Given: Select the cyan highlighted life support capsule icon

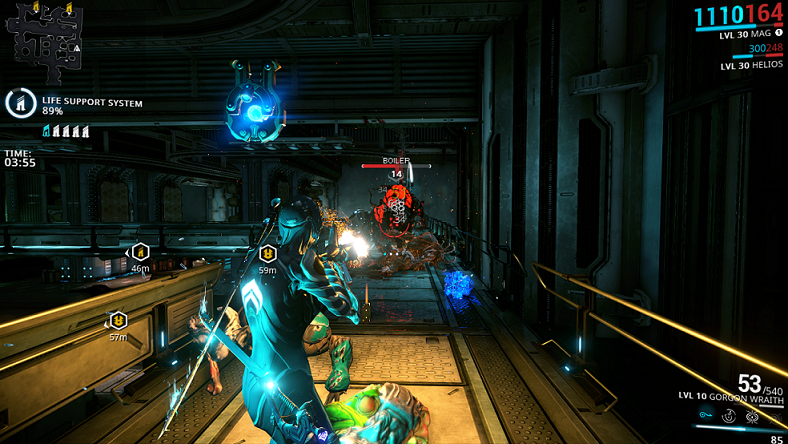Looking at the screenshot, I should click(46, 131).
